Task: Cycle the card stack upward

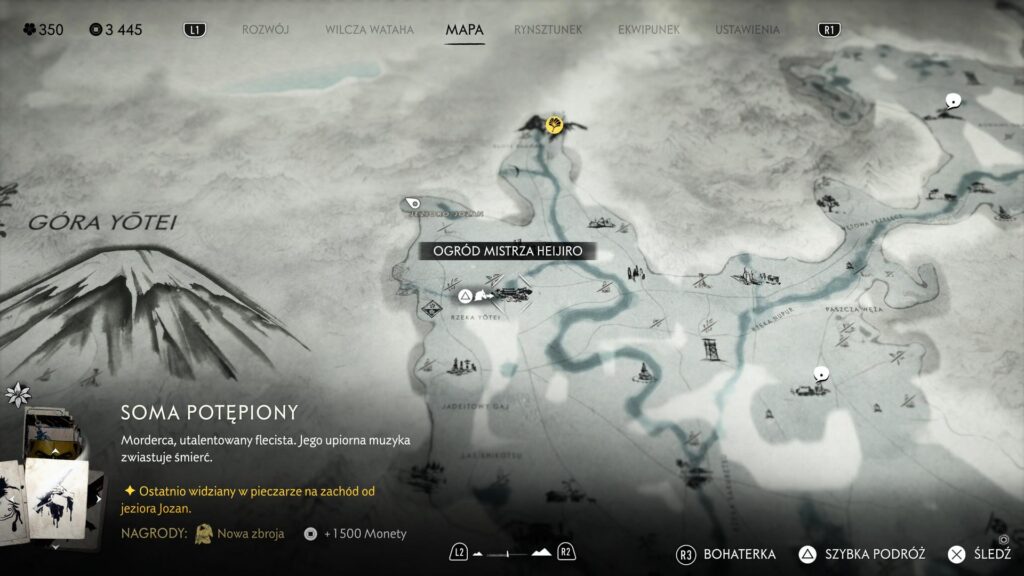Action: [x=55, y=452]
